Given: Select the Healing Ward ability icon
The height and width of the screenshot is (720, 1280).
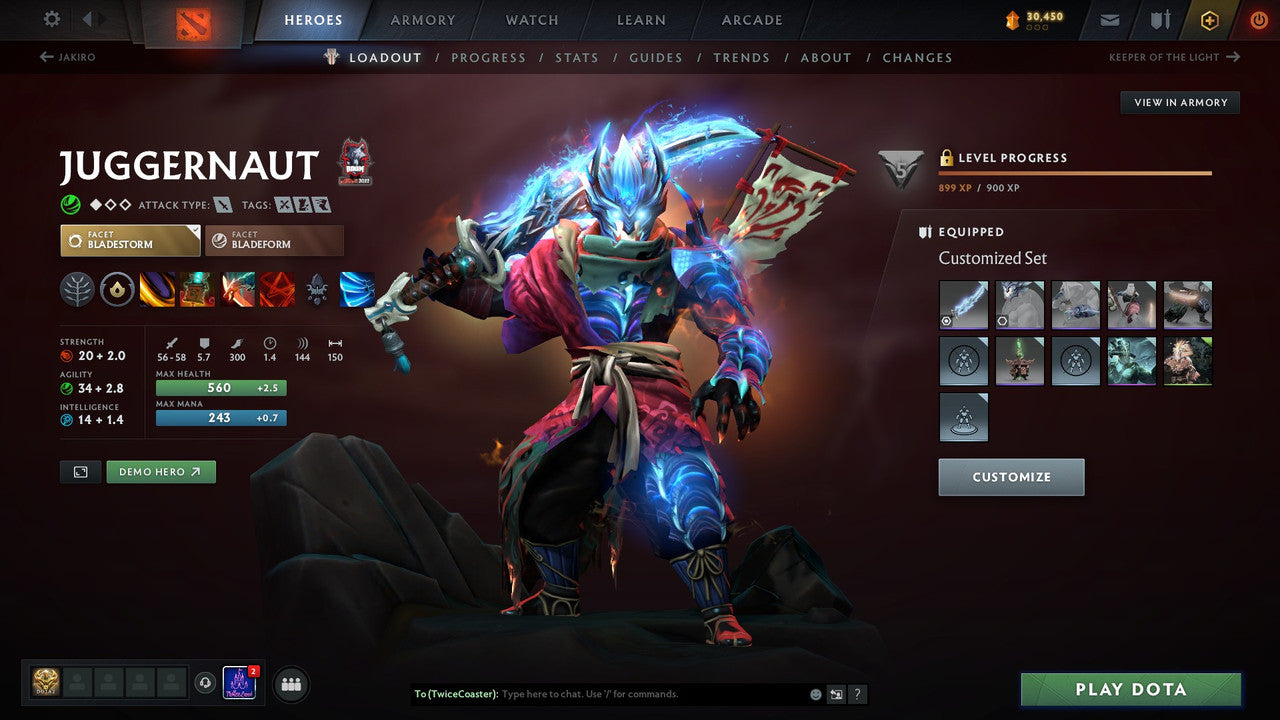Looking at the screenshot, I should (196, 289).
